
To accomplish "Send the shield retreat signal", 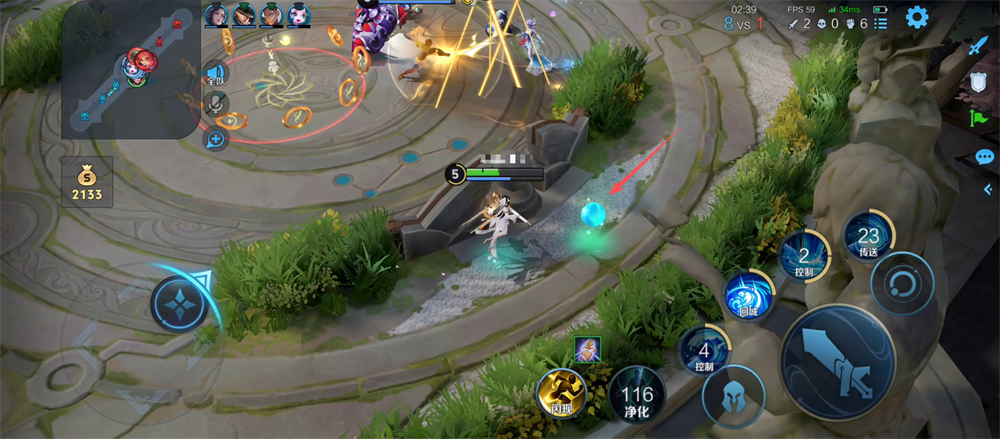I will [979, 84].
